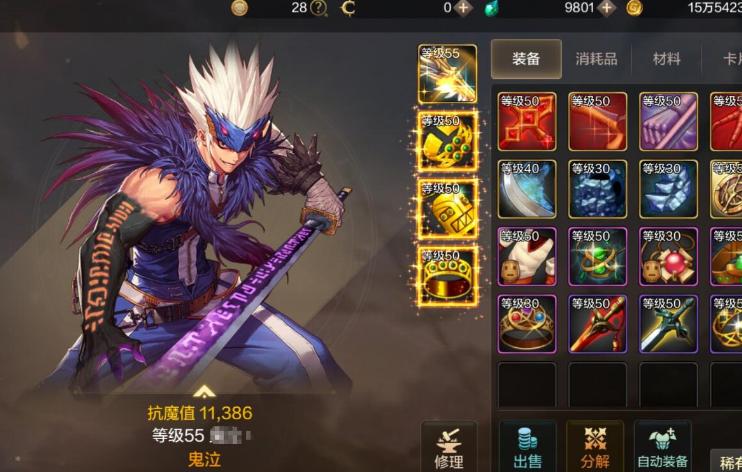Activate the 分解 (Disassemble) button
The image size is (742, 472).
tap(595, 446)
